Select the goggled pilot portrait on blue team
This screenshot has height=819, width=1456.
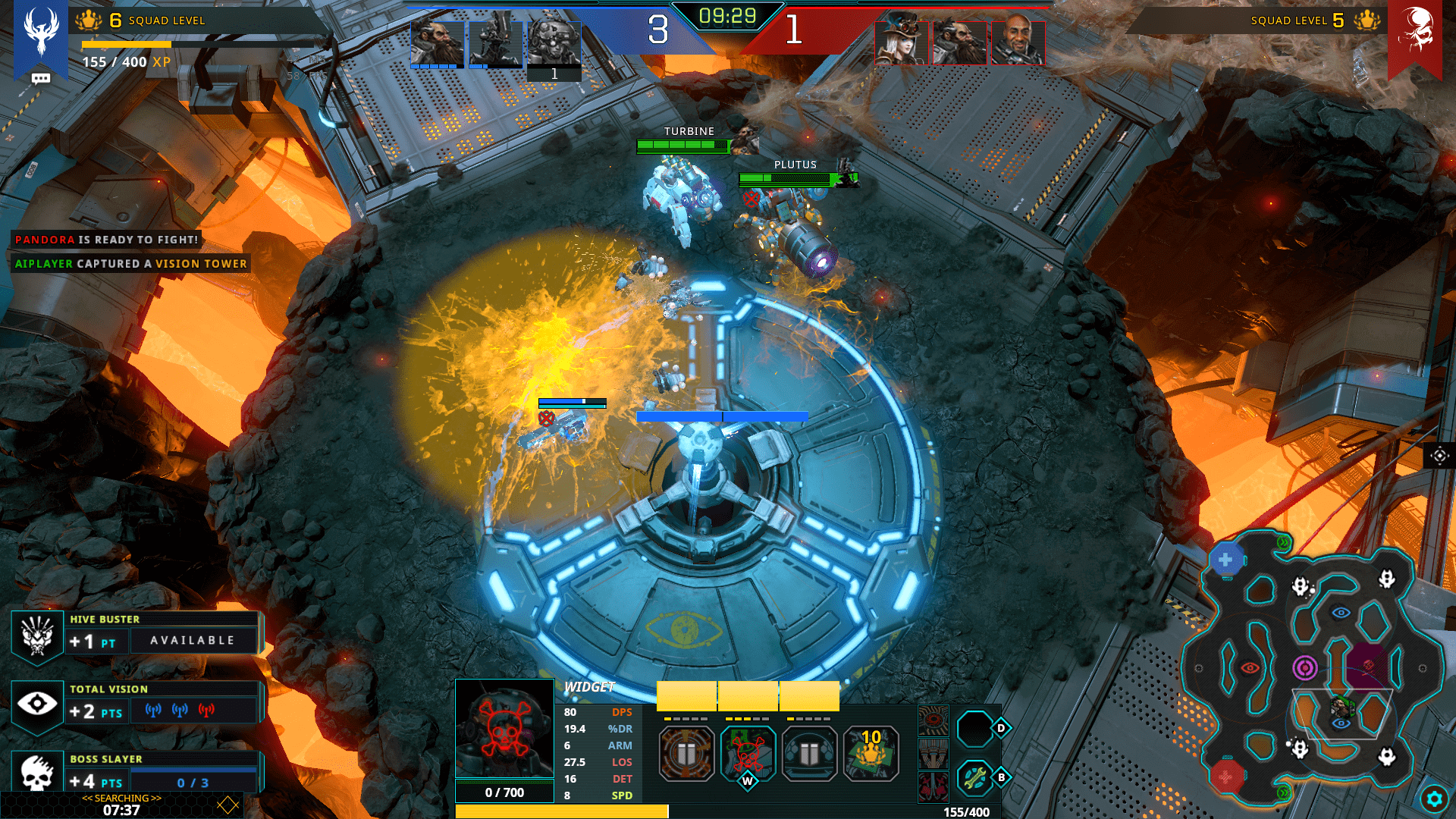[x=554, y=43]
